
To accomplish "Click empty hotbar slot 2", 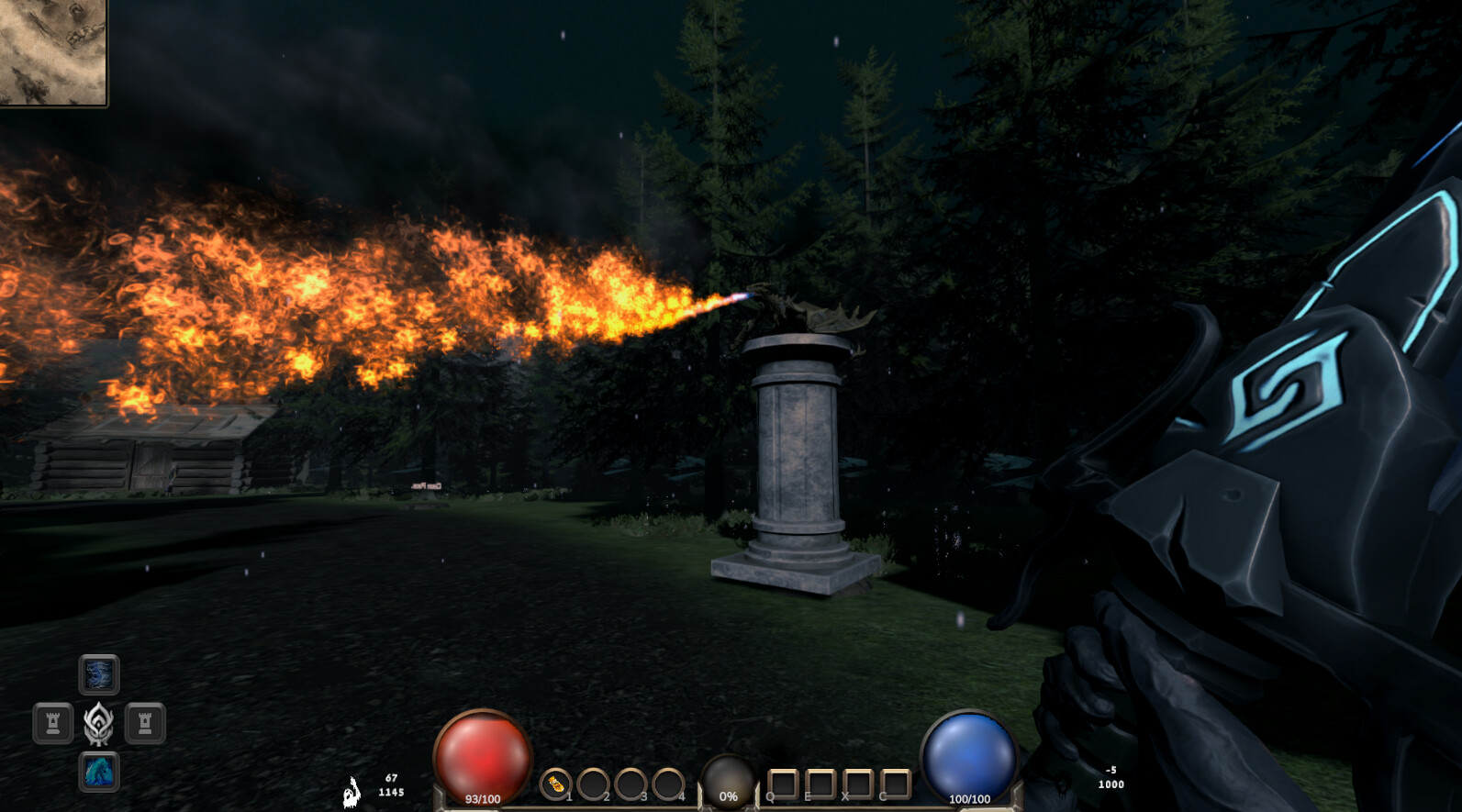I will click(x=594, y=783).
